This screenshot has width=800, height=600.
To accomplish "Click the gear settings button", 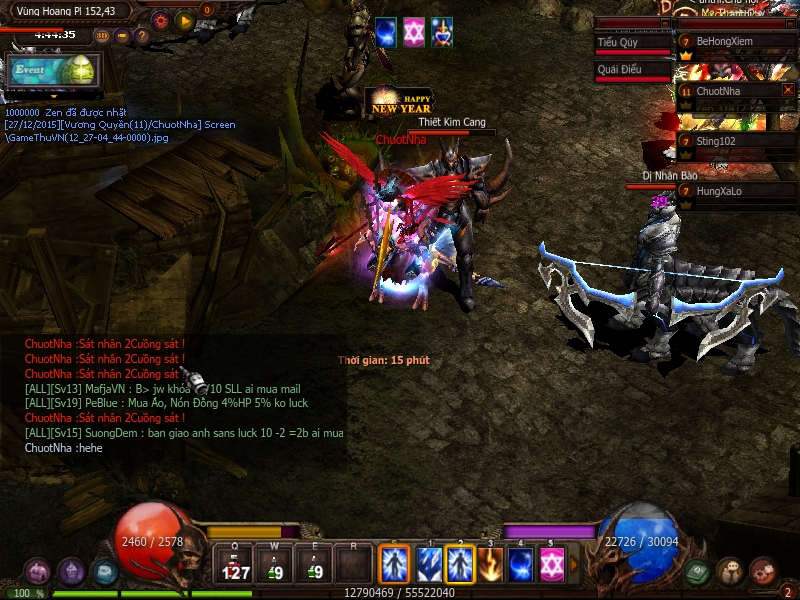I will tap(160, 20).
